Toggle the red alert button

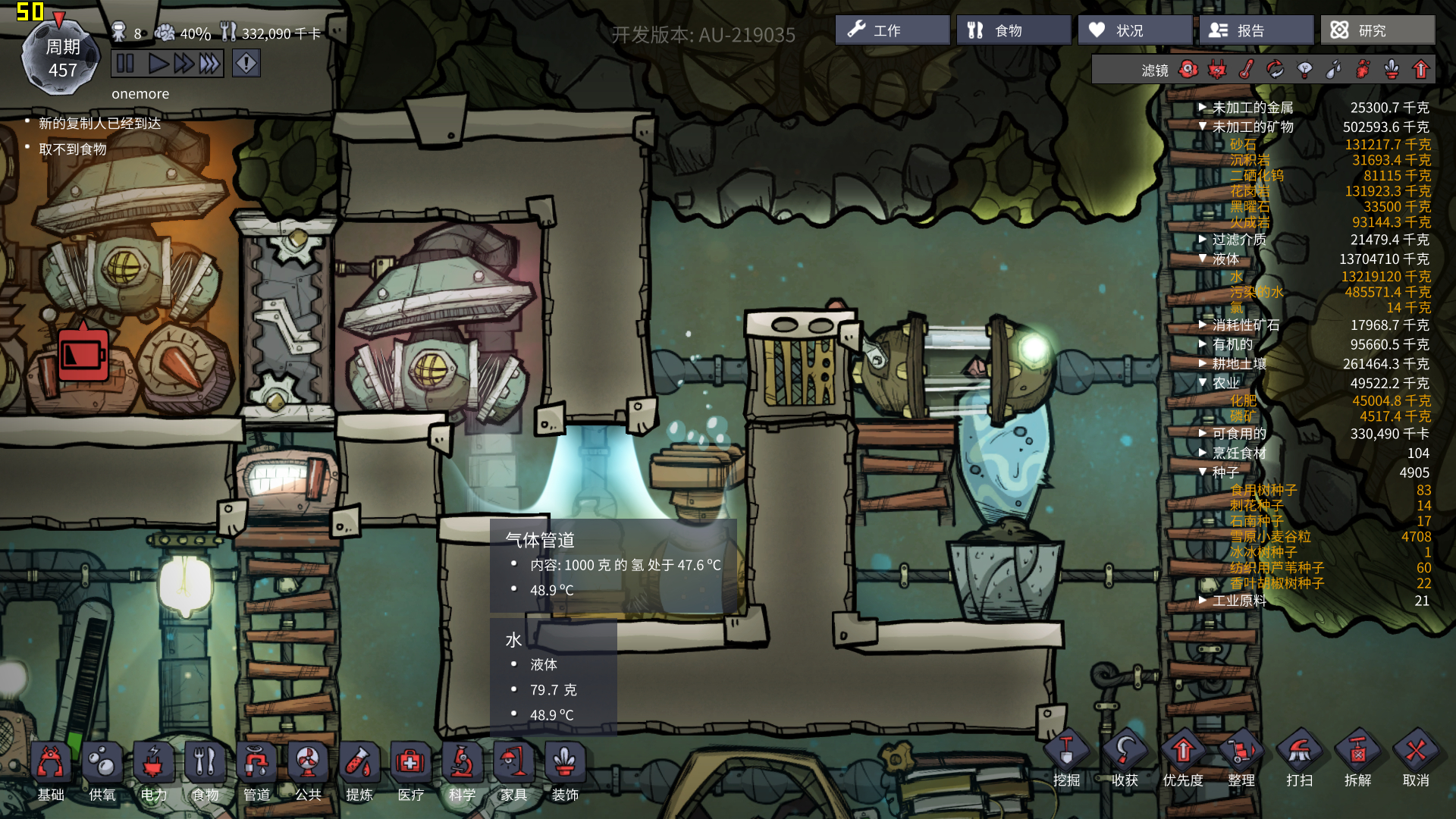pos(246,64)
